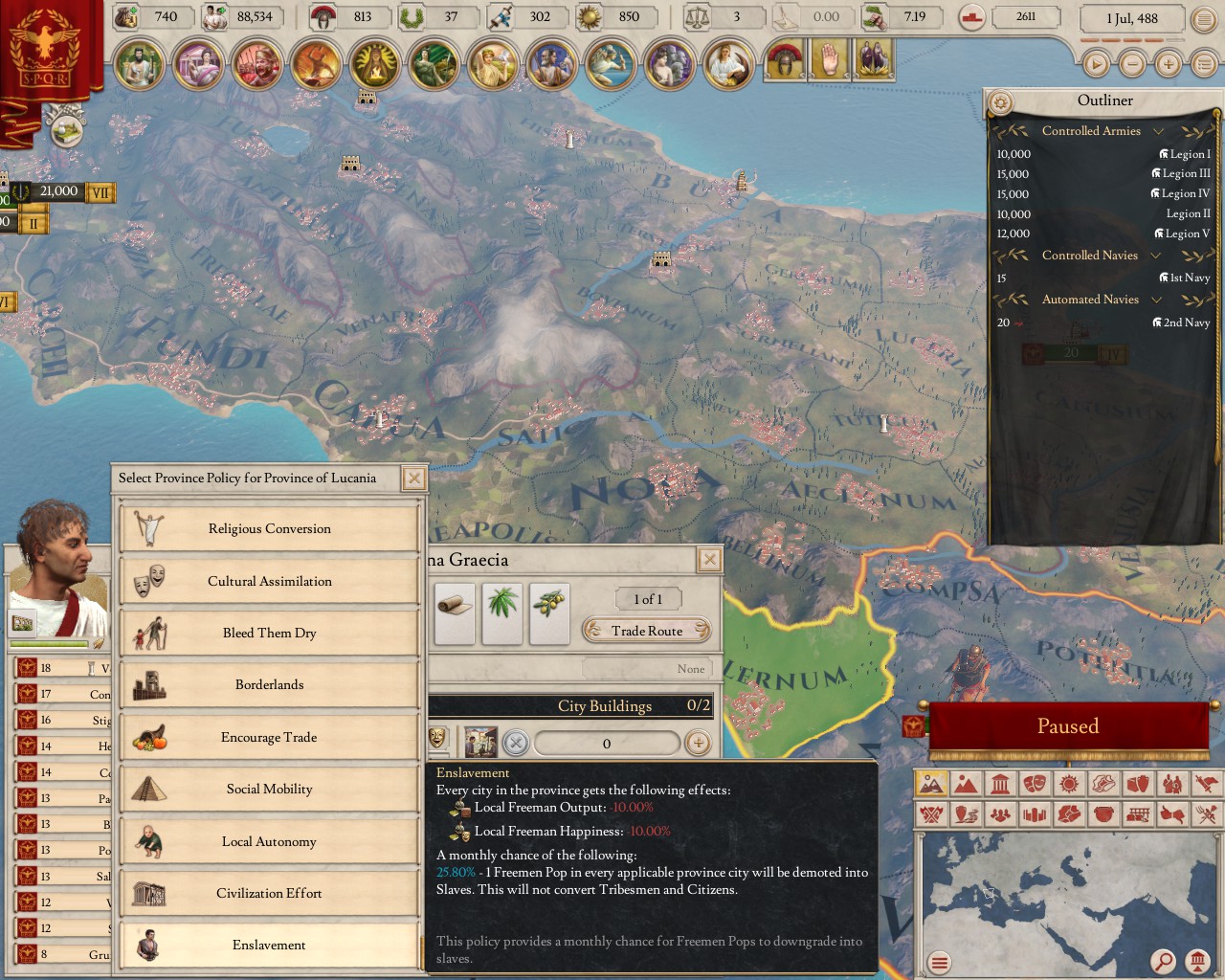1225x980 pixels.
Task: Select Legion III in the outliner
Action: [x=1185, y=174]
